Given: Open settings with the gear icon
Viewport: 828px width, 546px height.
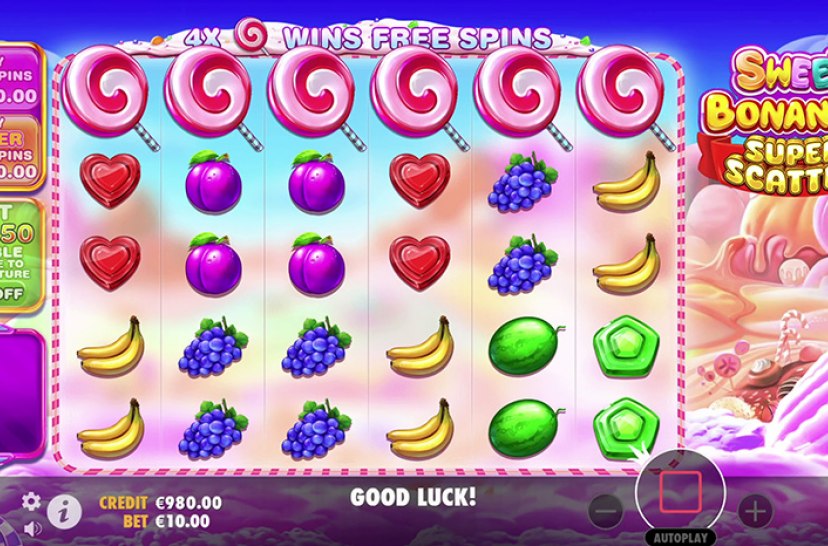Looking at the screenshot, I should click(31, 501).
